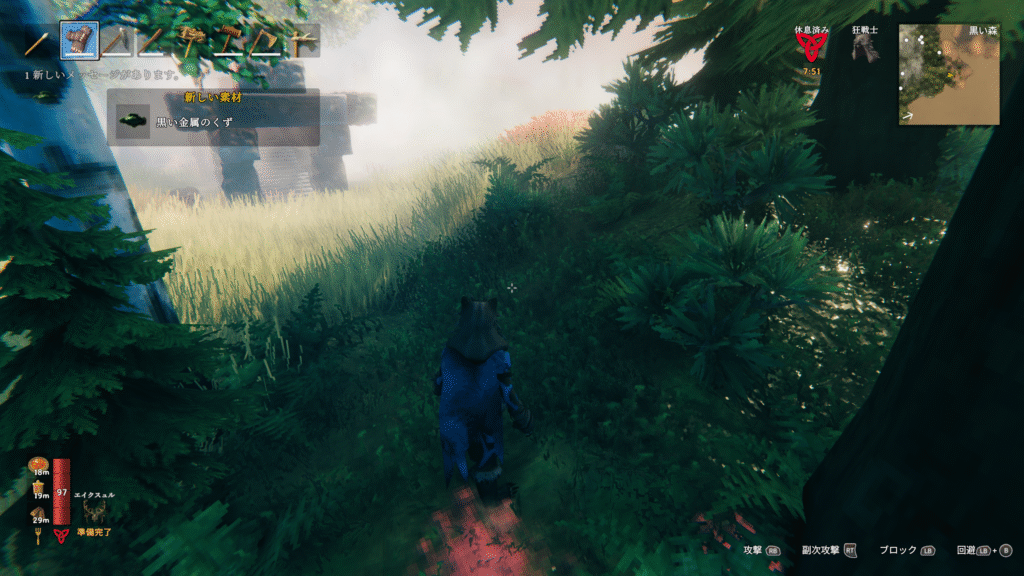Click the jar food icon with 19m timer
Image resolution: width=1024 pixels, height=576 pixels.
pyautogui.click(x=39, y=488)
